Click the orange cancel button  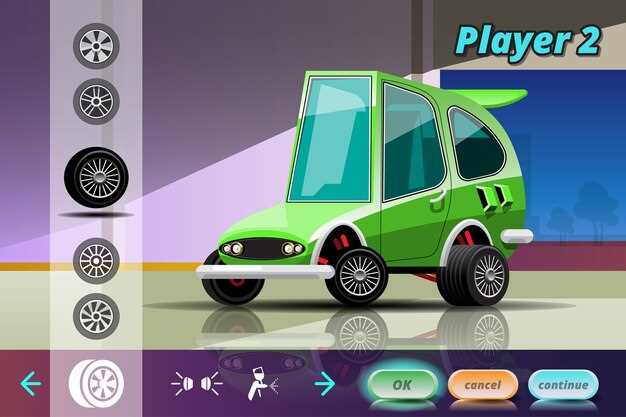pos(482,384)
